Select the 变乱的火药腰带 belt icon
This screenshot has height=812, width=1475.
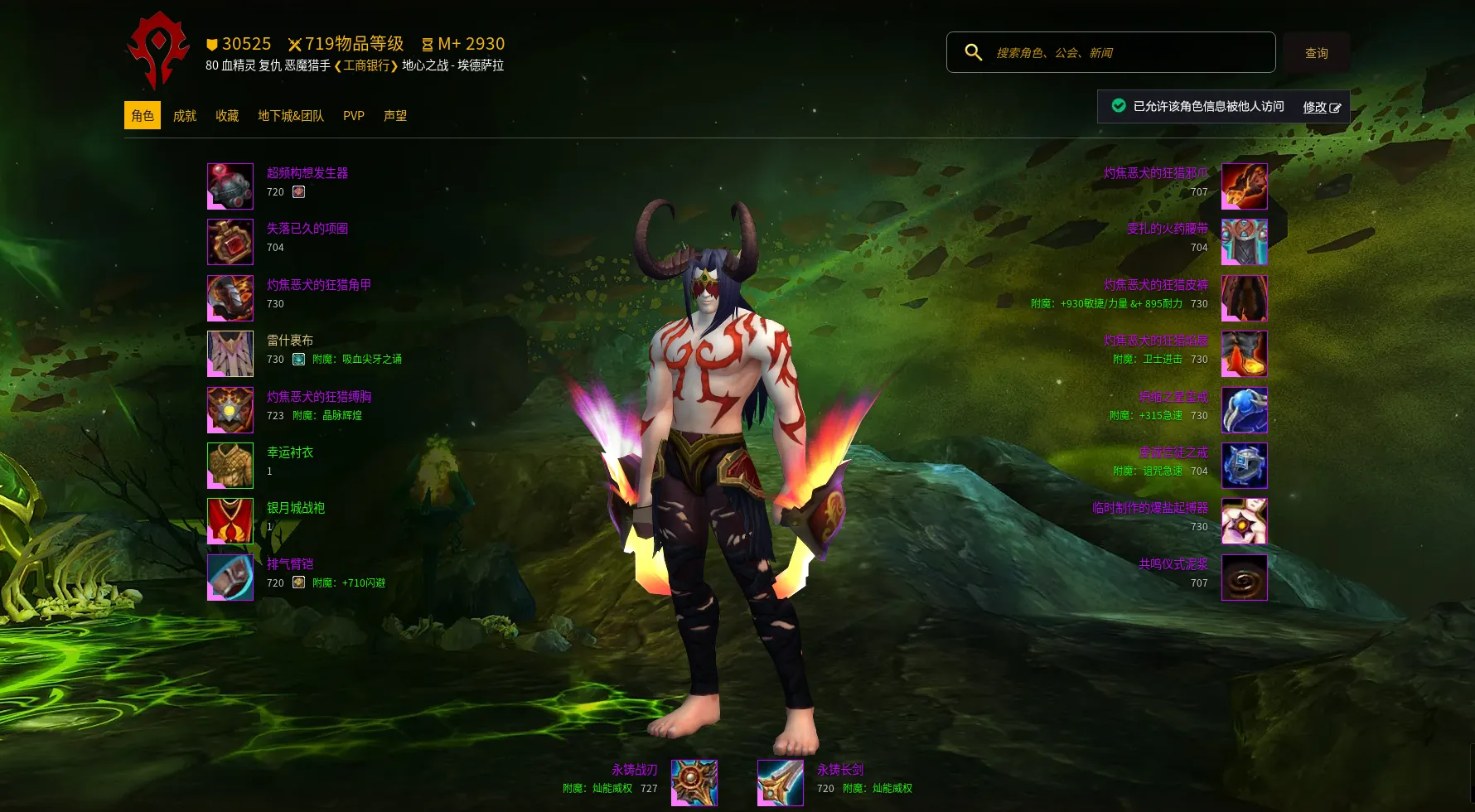pyautogui.click(x=1245, y=242)
